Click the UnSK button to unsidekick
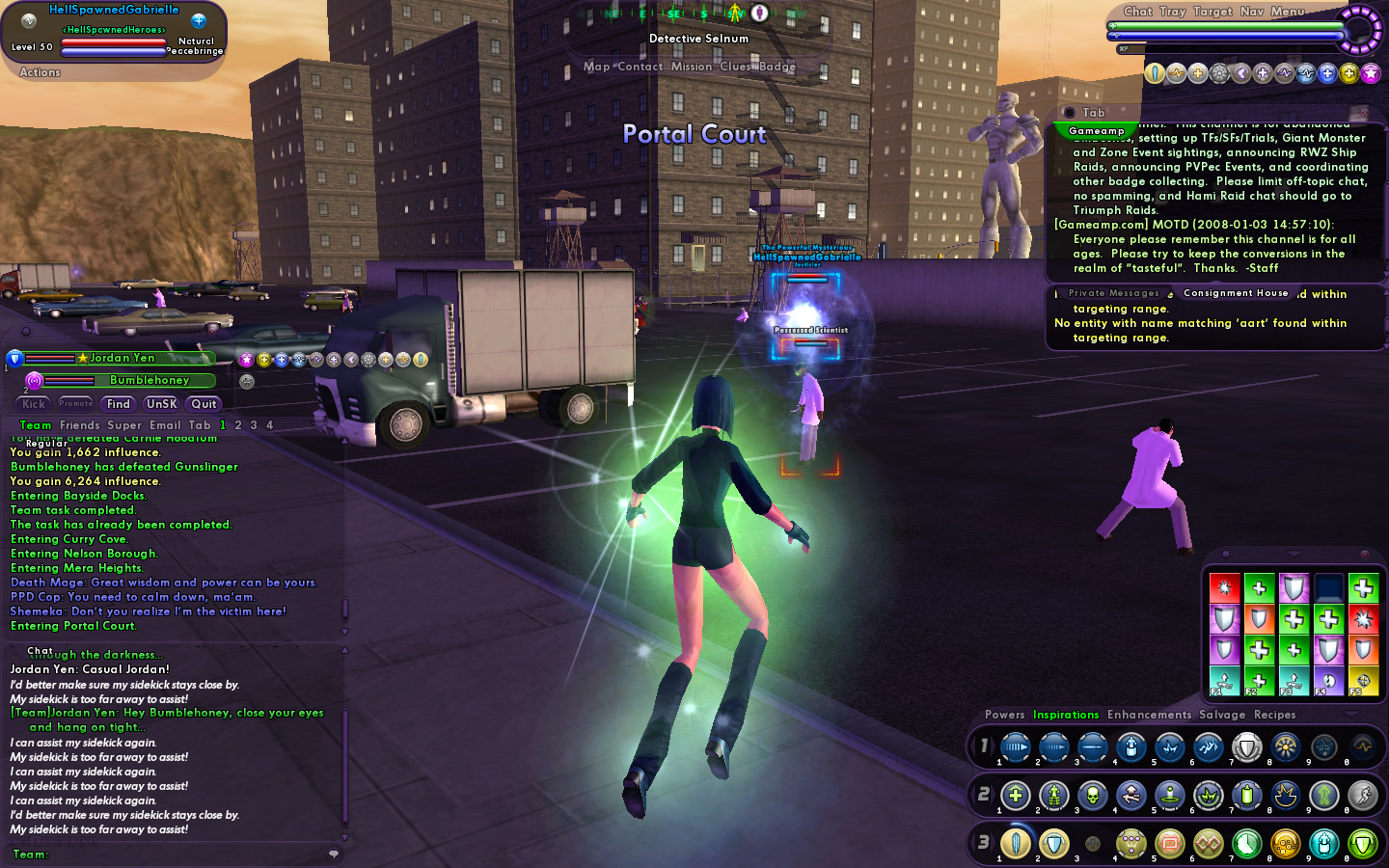The height and width of the screenshot is (868, 1389). point(161,404)
